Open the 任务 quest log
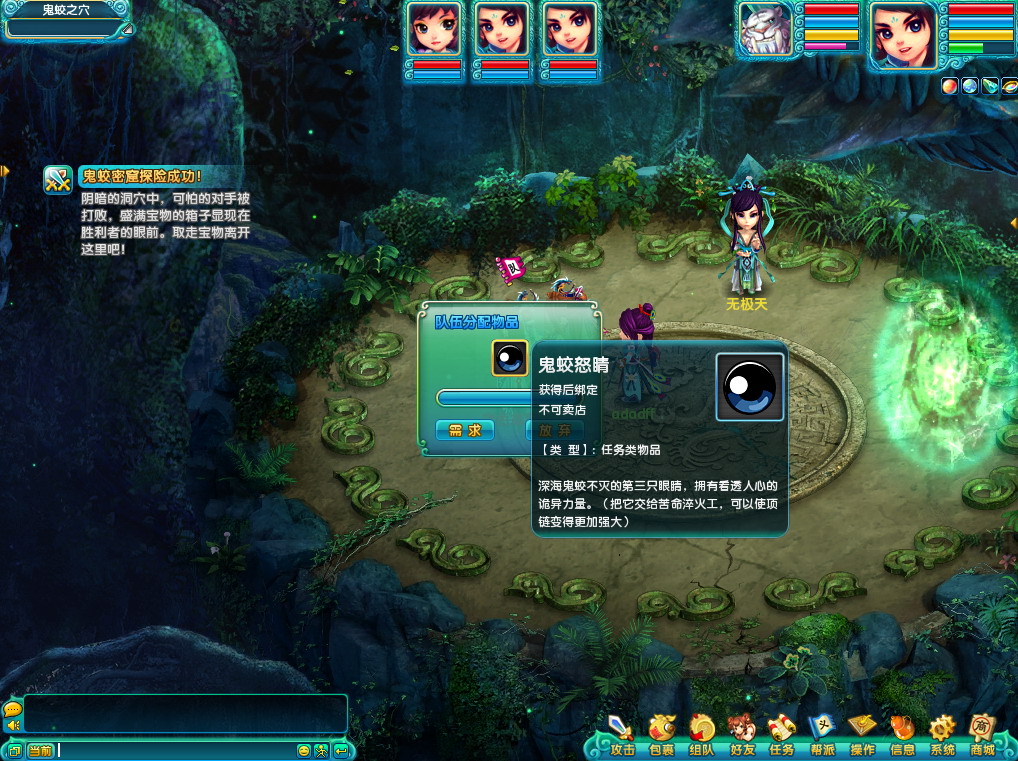1018x761 pixels. (782, 736)
